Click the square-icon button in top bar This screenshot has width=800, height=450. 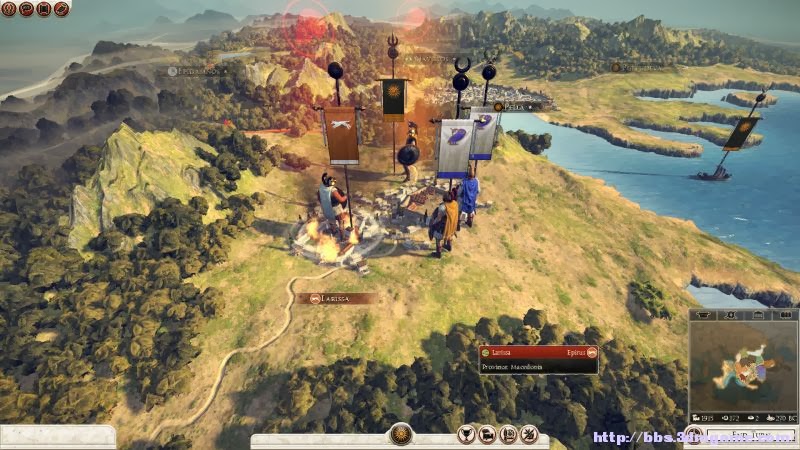coord(44,9)
